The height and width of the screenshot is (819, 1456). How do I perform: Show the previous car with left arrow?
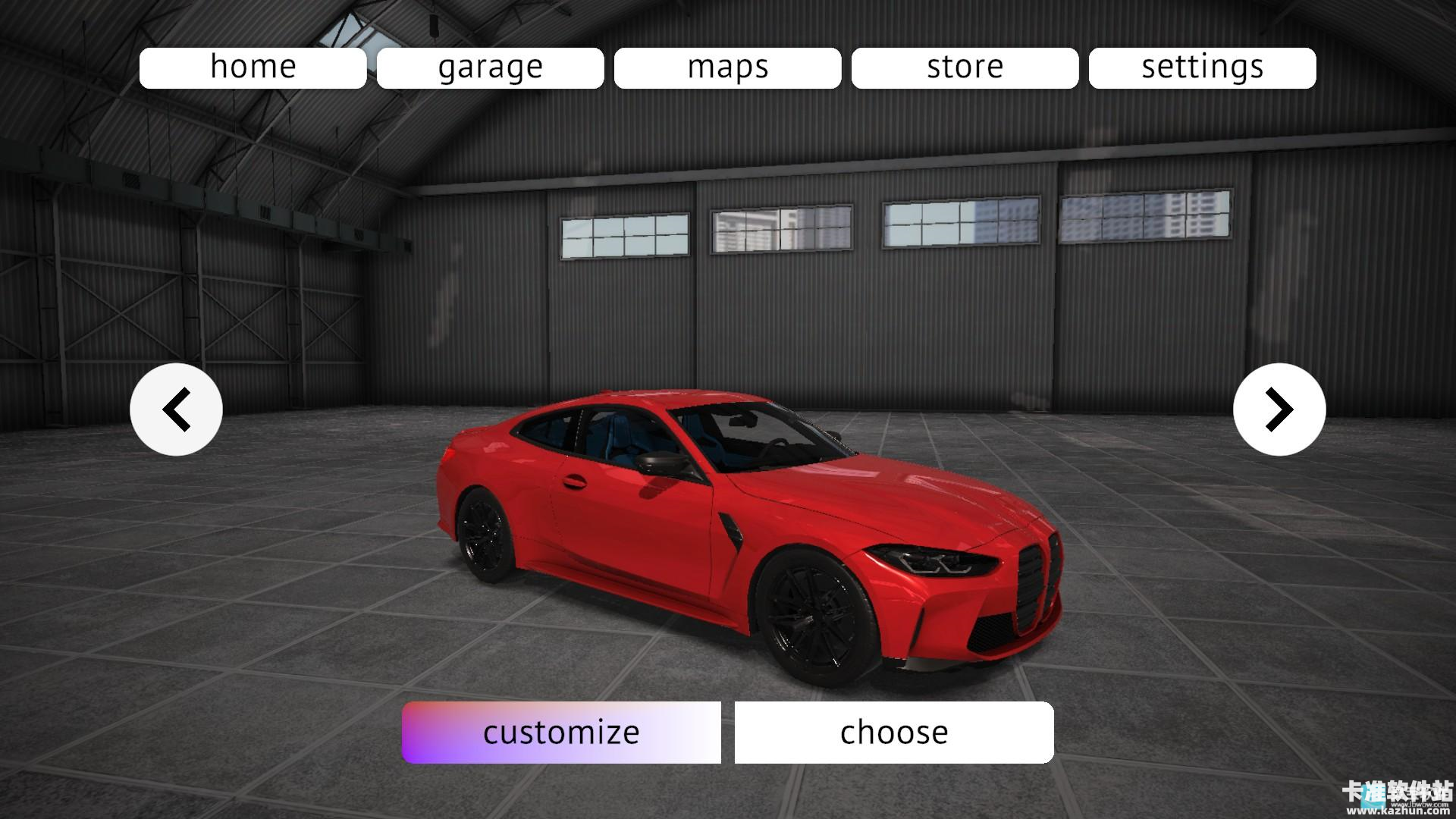coord(176,409)
